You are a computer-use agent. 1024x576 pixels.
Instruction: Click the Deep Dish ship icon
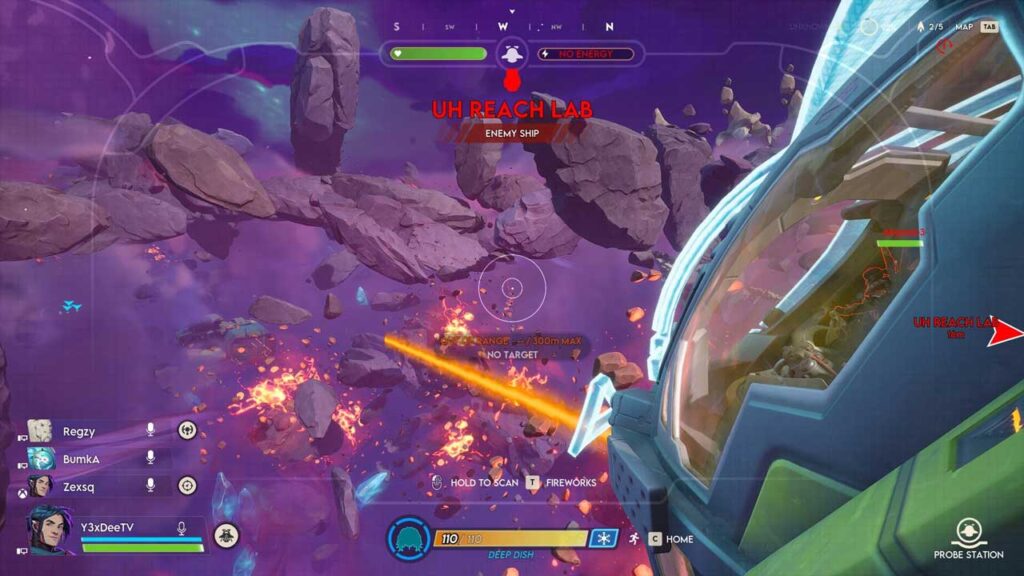[x=408, y=539]
